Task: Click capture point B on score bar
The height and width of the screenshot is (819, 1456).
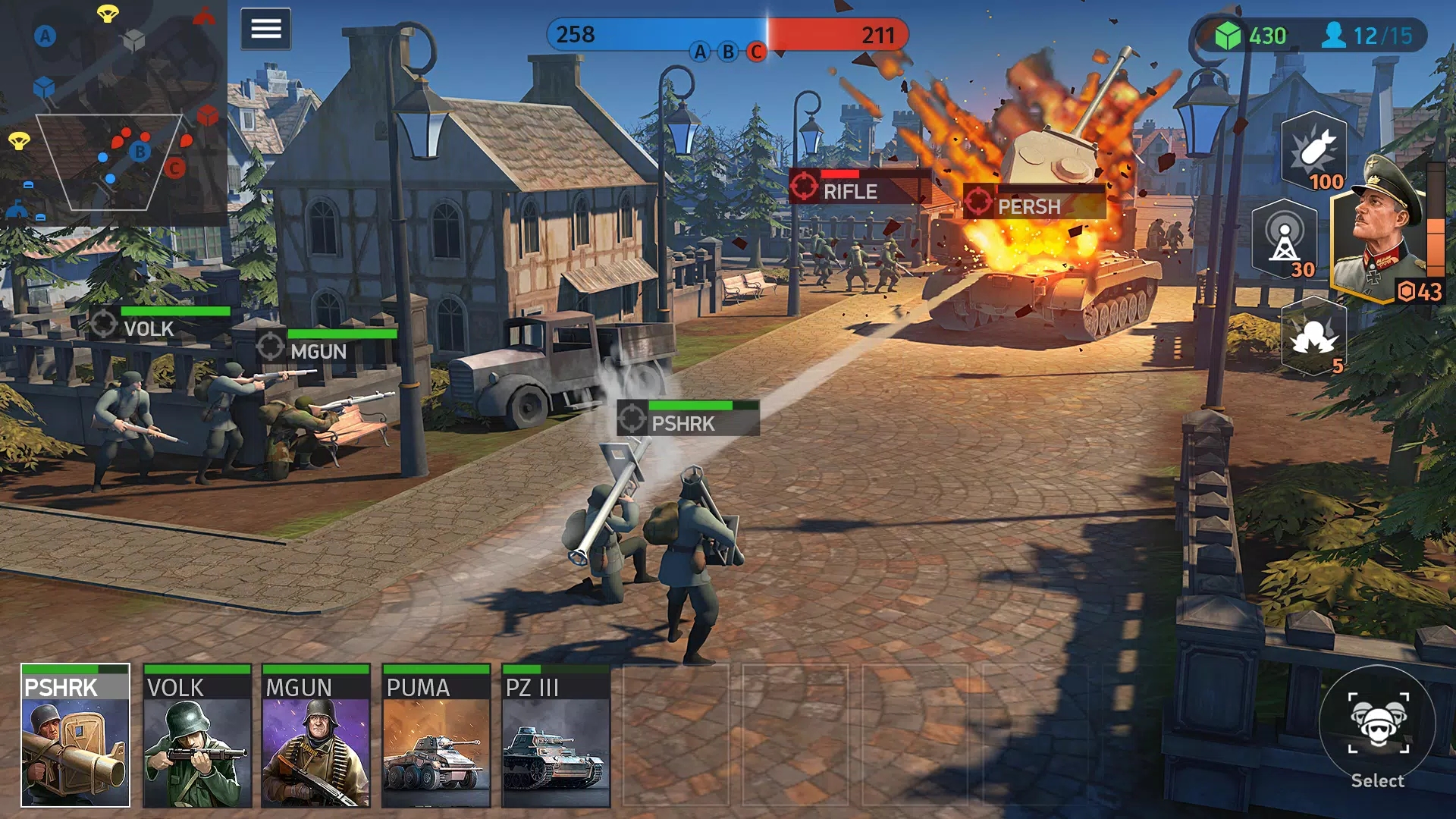Action: point(726,53)
